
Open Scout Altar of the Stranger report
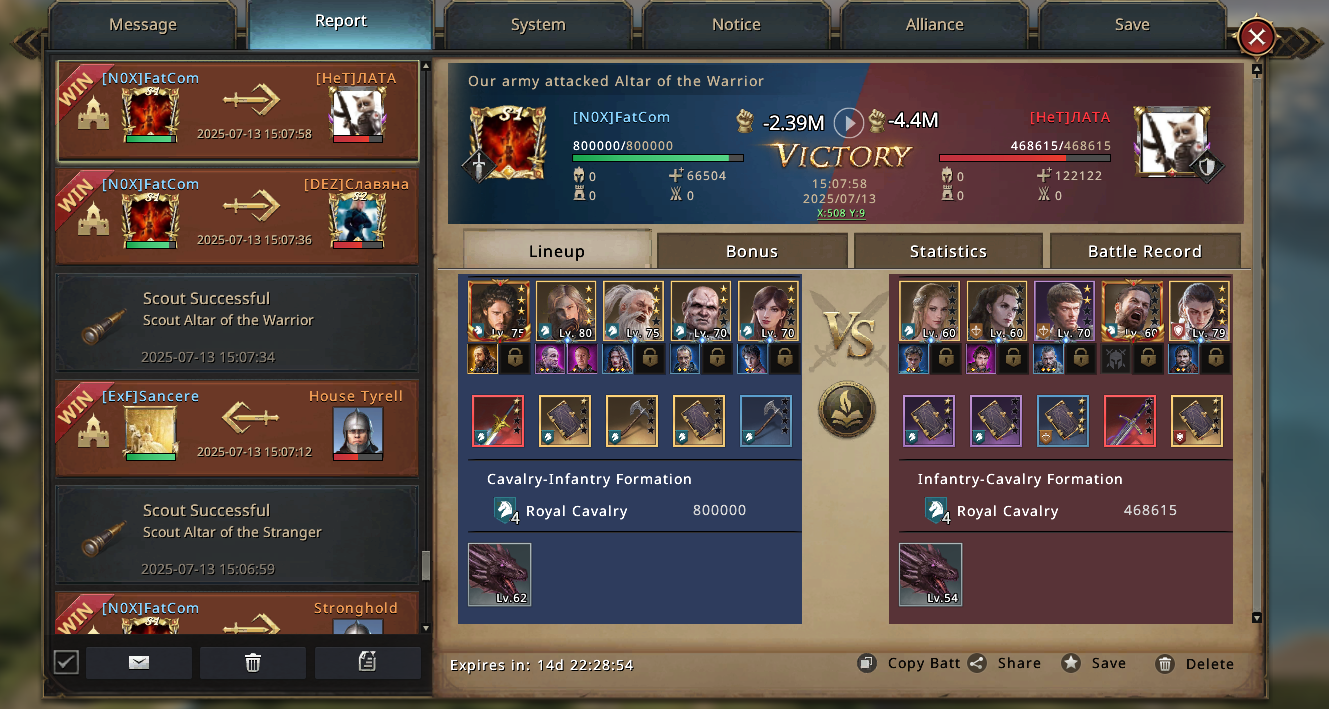(x=237, y=534)
